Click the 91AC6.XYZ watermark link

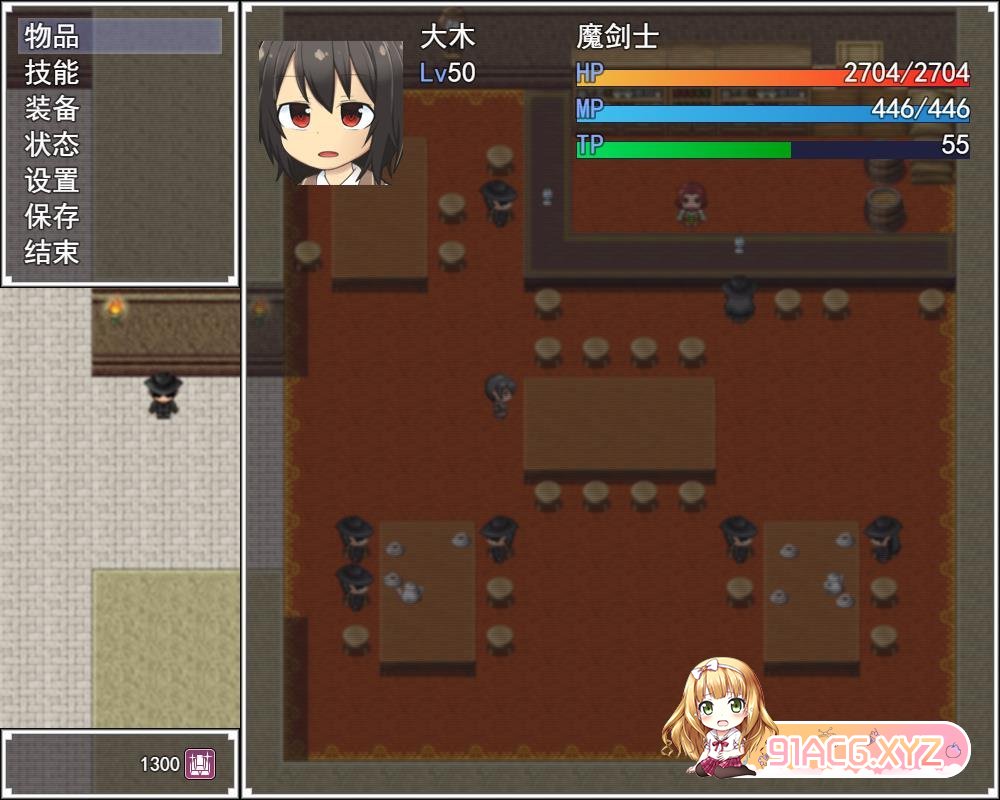855,750
